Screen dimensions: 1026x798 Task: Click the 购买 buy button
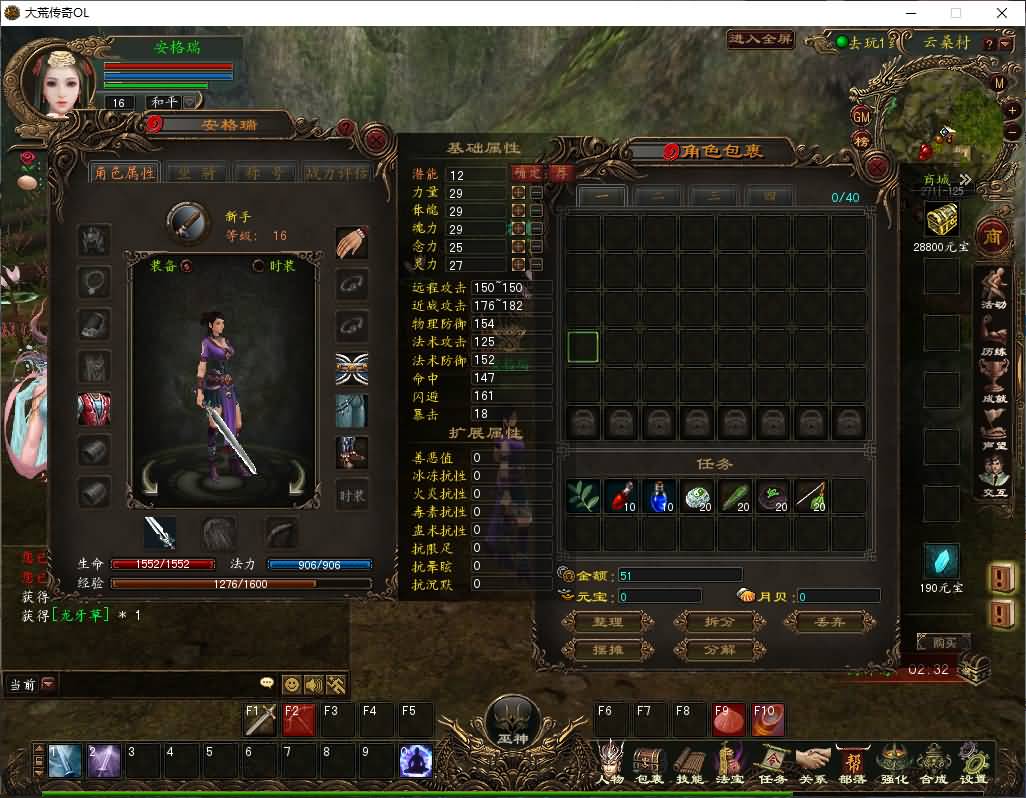[943, 642]
